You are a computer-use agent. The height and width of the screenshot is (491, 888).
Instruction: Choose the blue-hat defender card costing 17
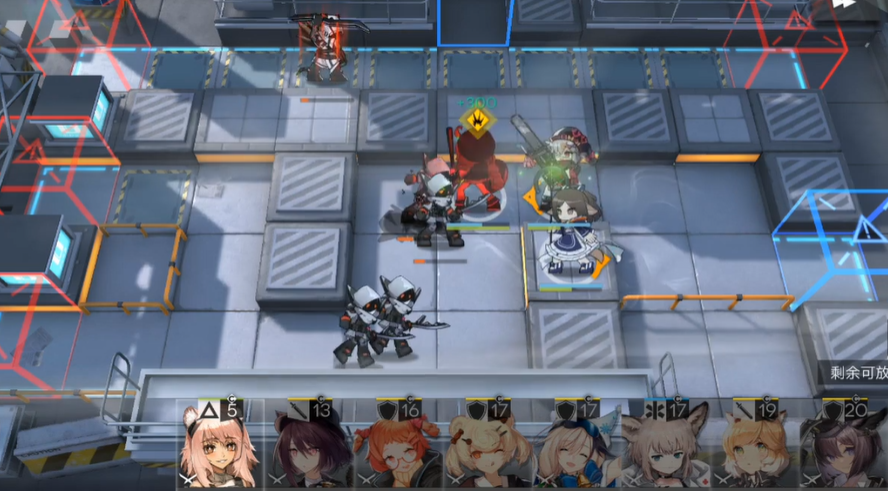(576, 447)
